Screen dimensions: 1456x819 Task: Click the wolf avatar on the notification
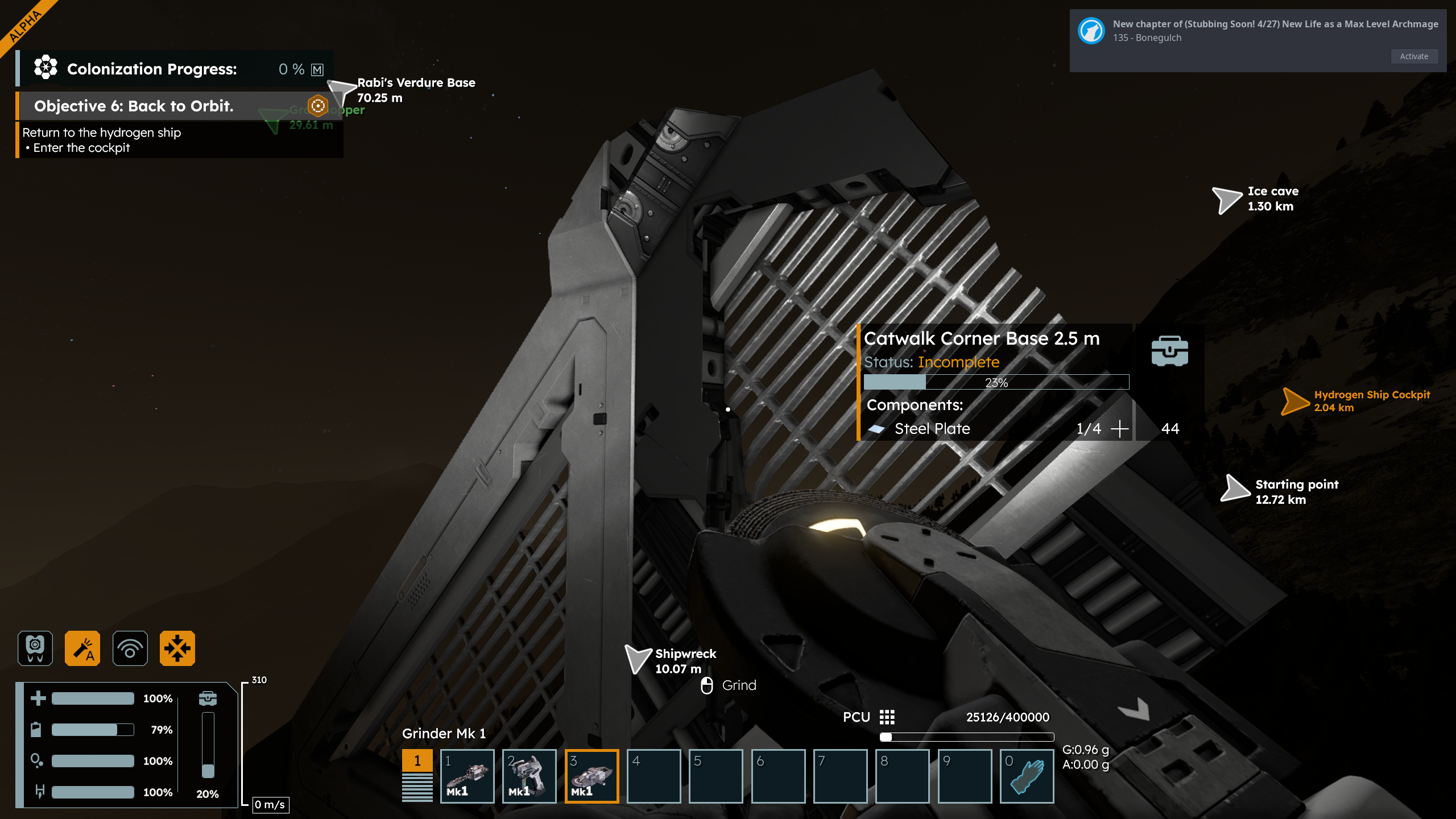(1091, 31)
